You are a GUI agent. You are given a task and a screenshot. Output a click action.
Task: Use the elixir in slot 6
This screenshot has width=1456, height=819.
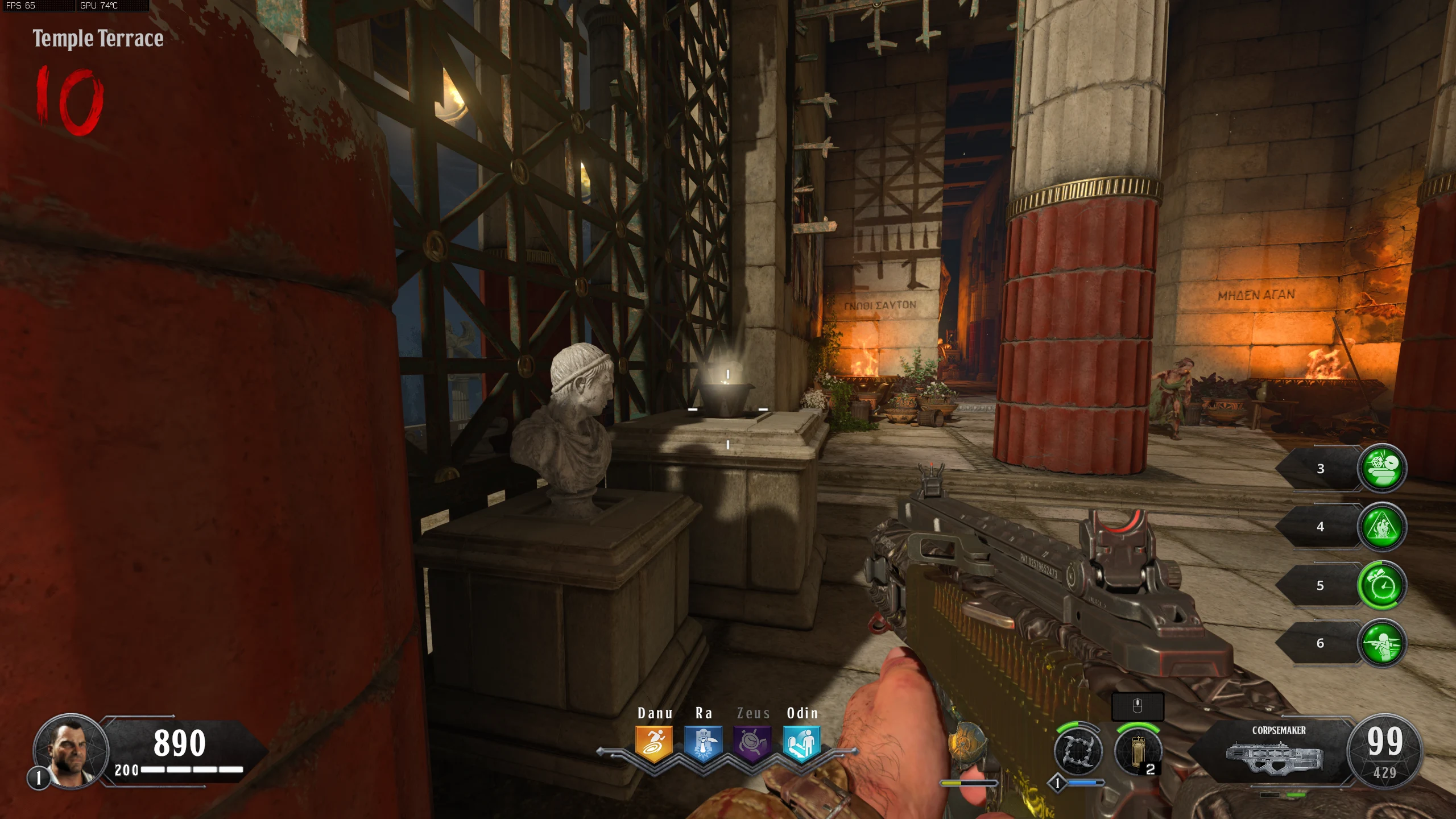tap(1381, 643)
